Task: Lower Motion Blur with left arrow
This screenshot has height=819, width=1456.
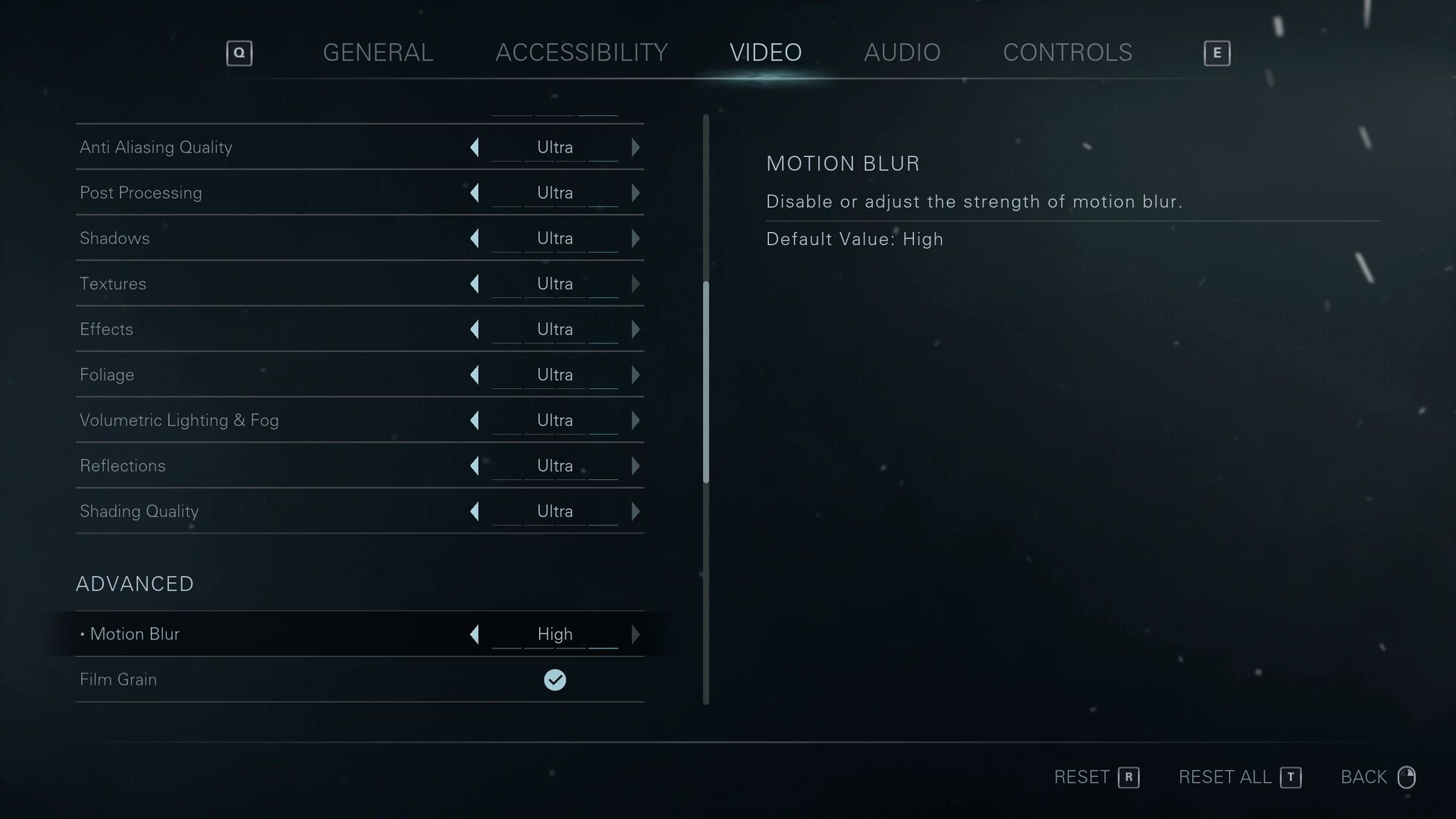Action: pyautogui.click(x=475, y=634)
